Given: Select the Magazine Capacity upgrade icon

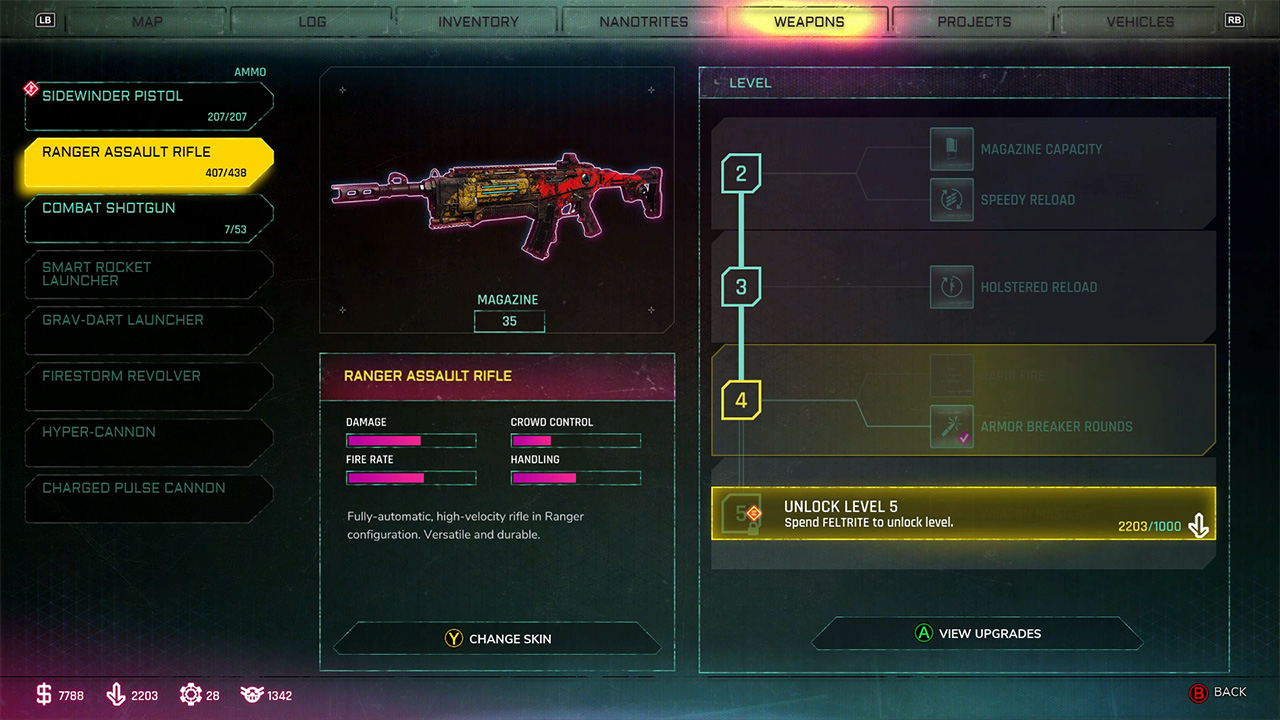Looking at the screenshot, I should click(951, 148).
